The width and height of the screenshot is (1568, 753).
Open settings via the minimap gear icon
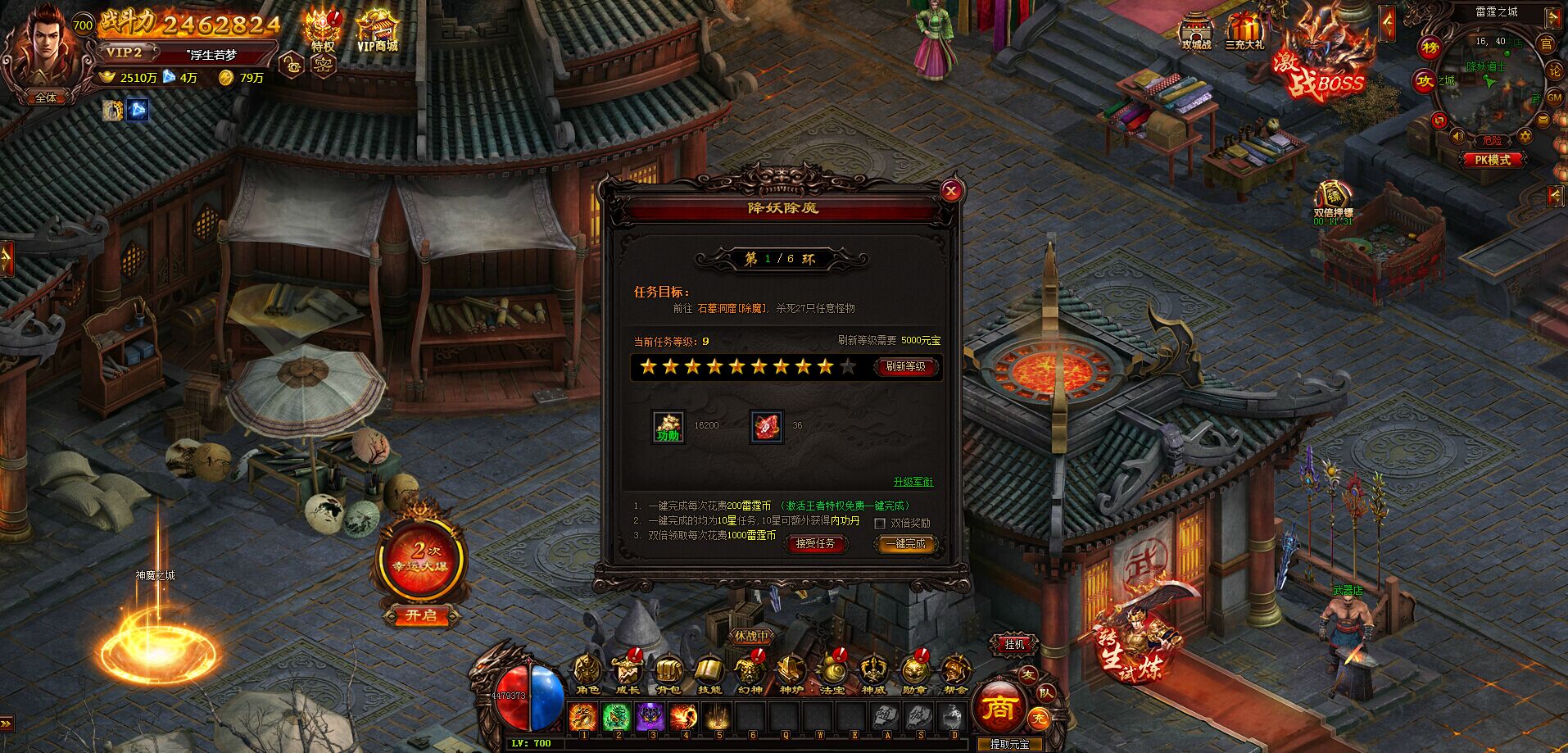[x=1525, y=136]
